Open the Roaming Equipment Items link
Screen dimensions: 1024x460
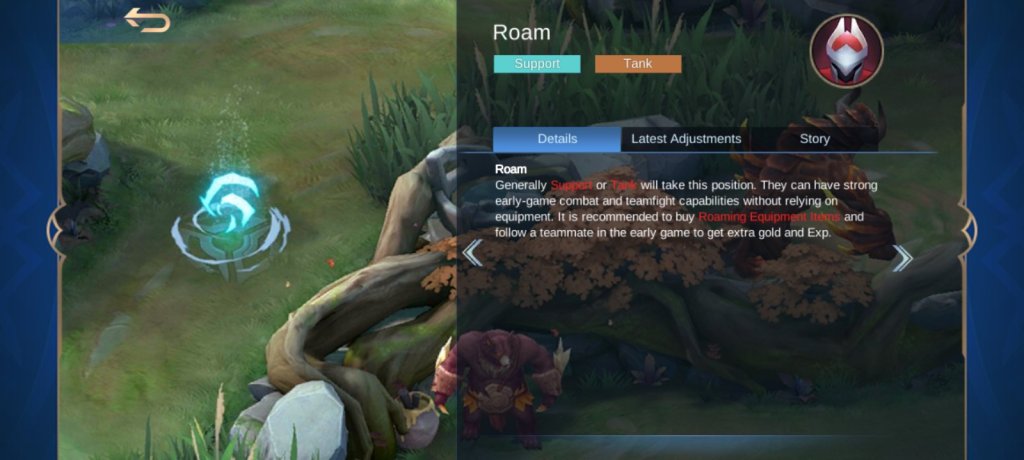pos(768,217)
